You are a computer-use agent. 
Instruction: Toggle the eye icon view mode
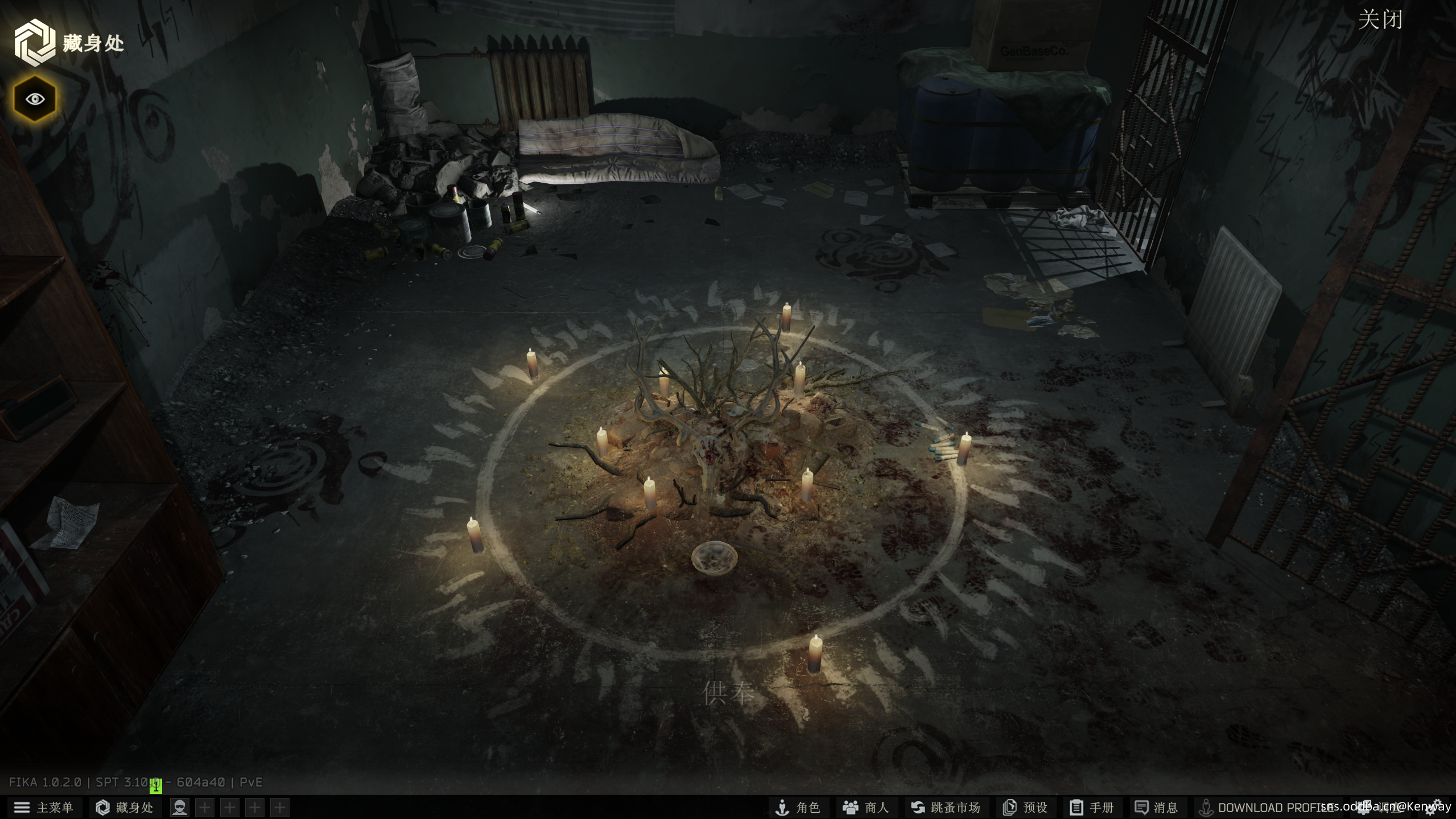pyautogui.click(x=35, y=99)
